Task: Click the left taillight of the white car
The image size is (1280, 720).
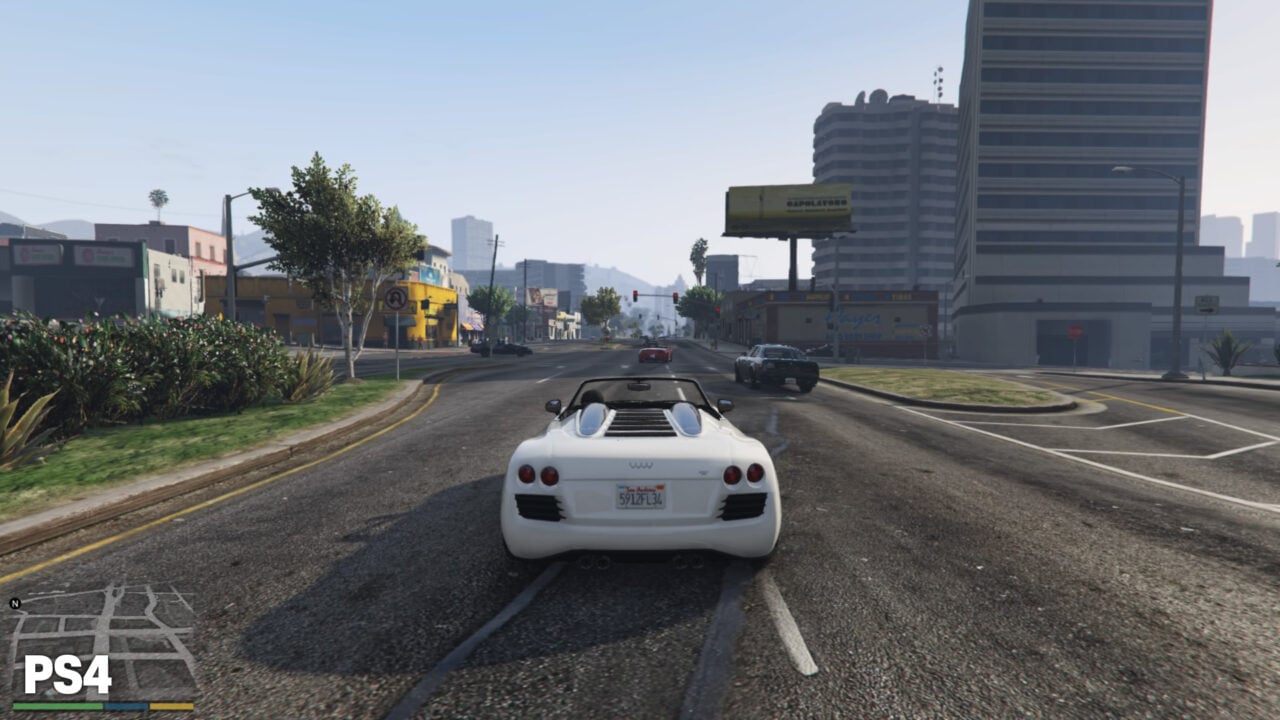Action: (x=529, y=473)
